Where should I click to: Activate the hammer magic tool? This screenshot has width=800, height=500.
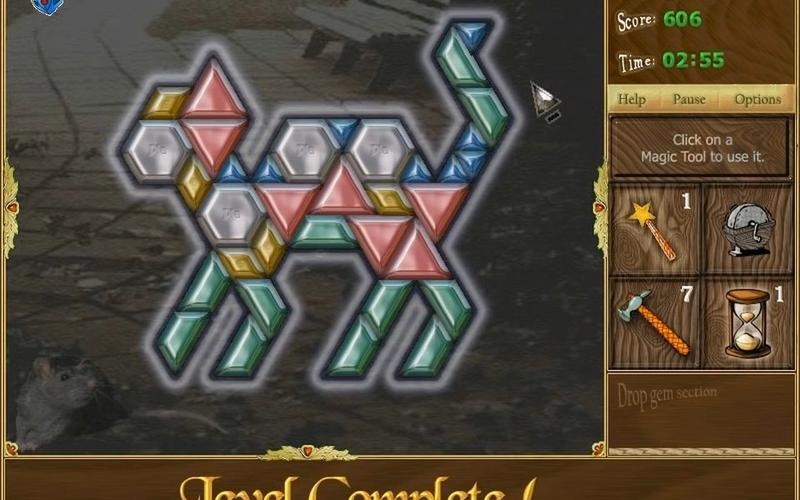tap(657, 322)
